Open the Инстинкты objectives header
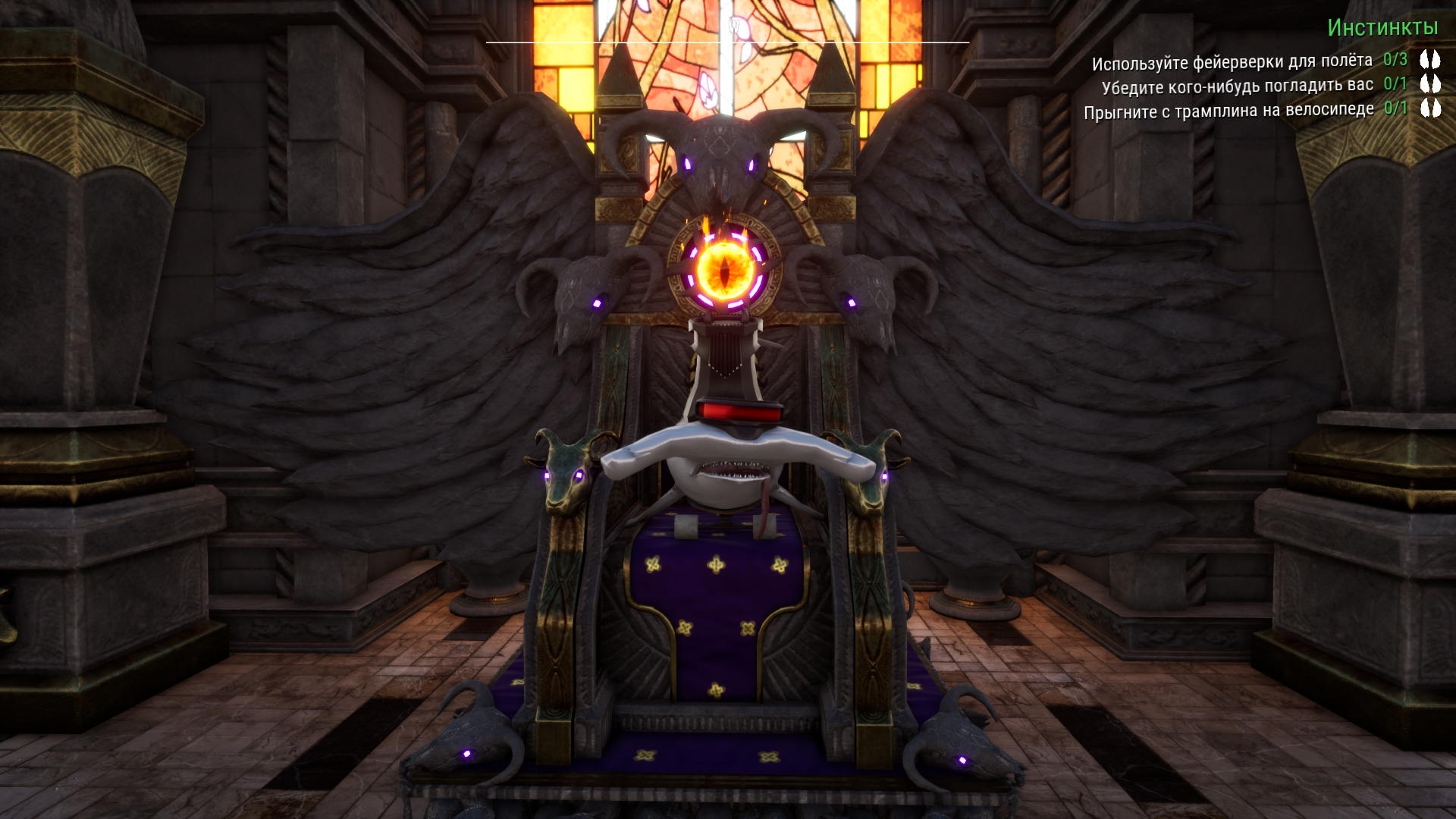 1382,28
